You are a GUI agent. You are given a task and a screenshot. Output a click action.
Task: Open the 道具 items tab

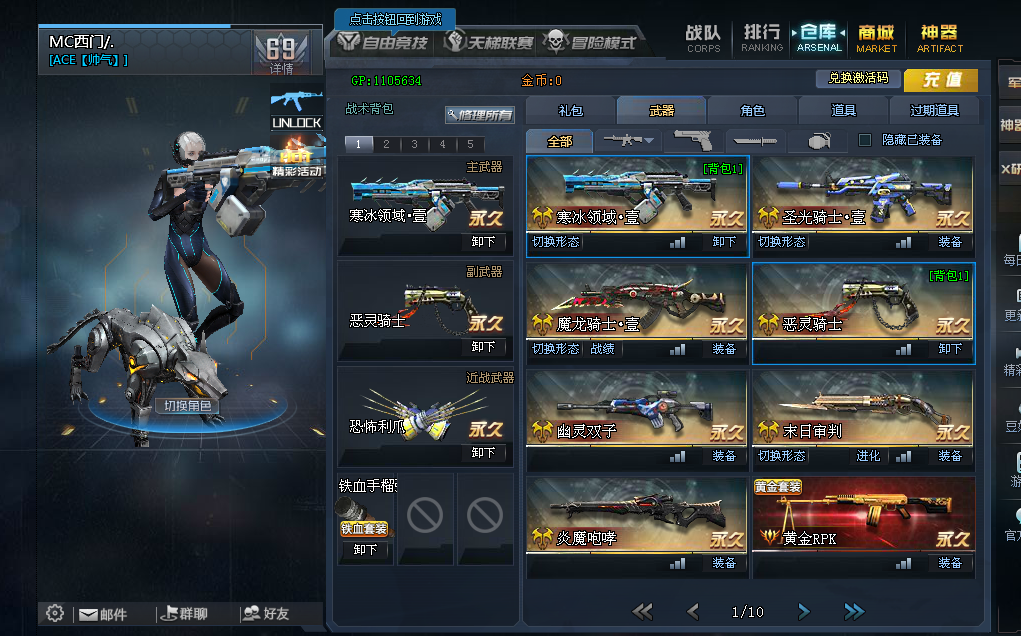tap(843, 111)
